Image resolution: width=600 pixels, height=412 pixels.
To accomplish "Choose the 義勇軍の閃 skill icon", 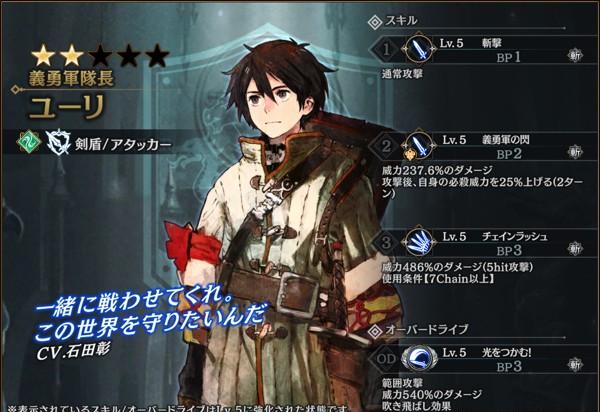I will (416, 148).
